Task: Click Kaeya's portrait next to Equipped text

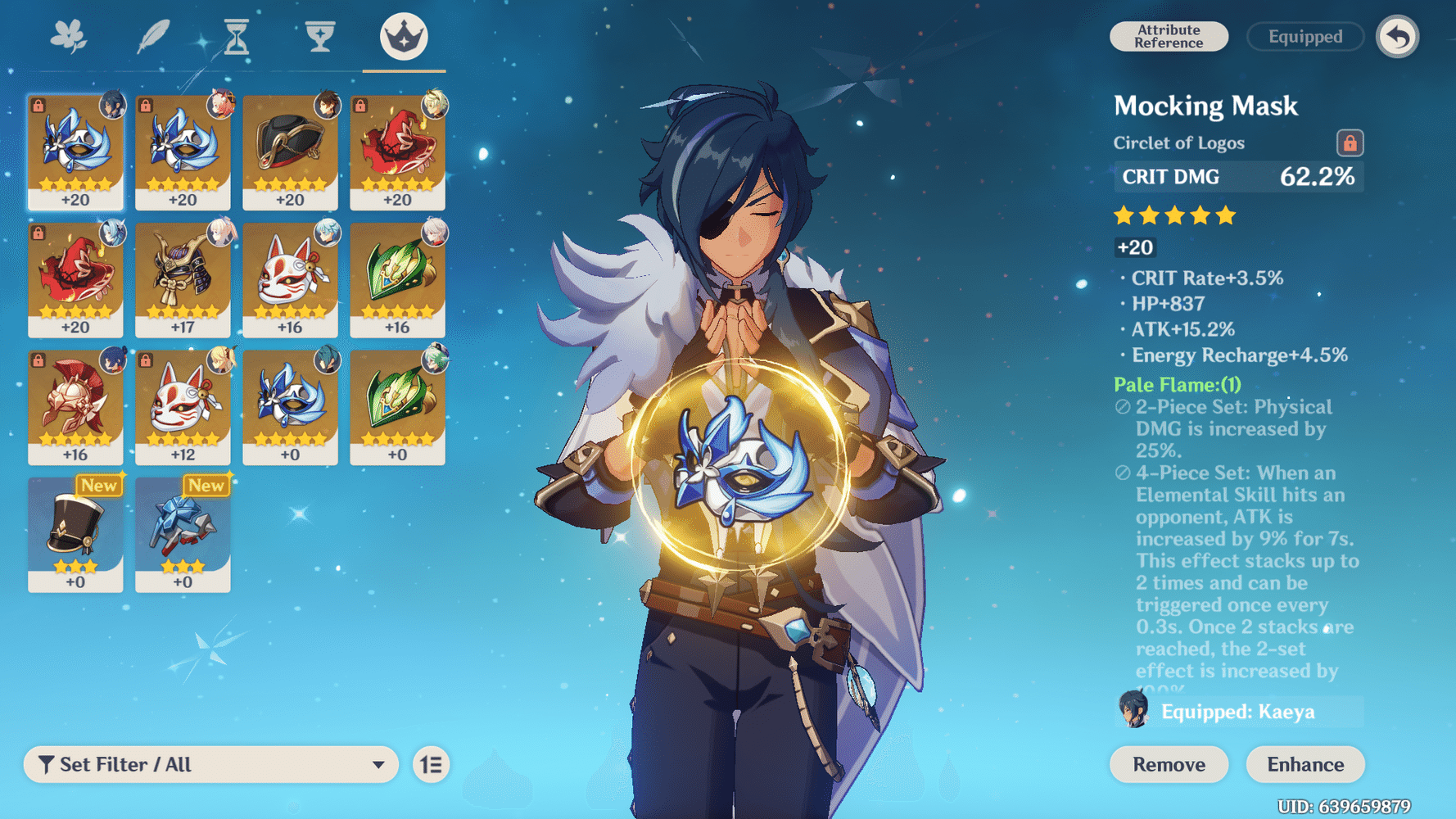Action: 1132,710
